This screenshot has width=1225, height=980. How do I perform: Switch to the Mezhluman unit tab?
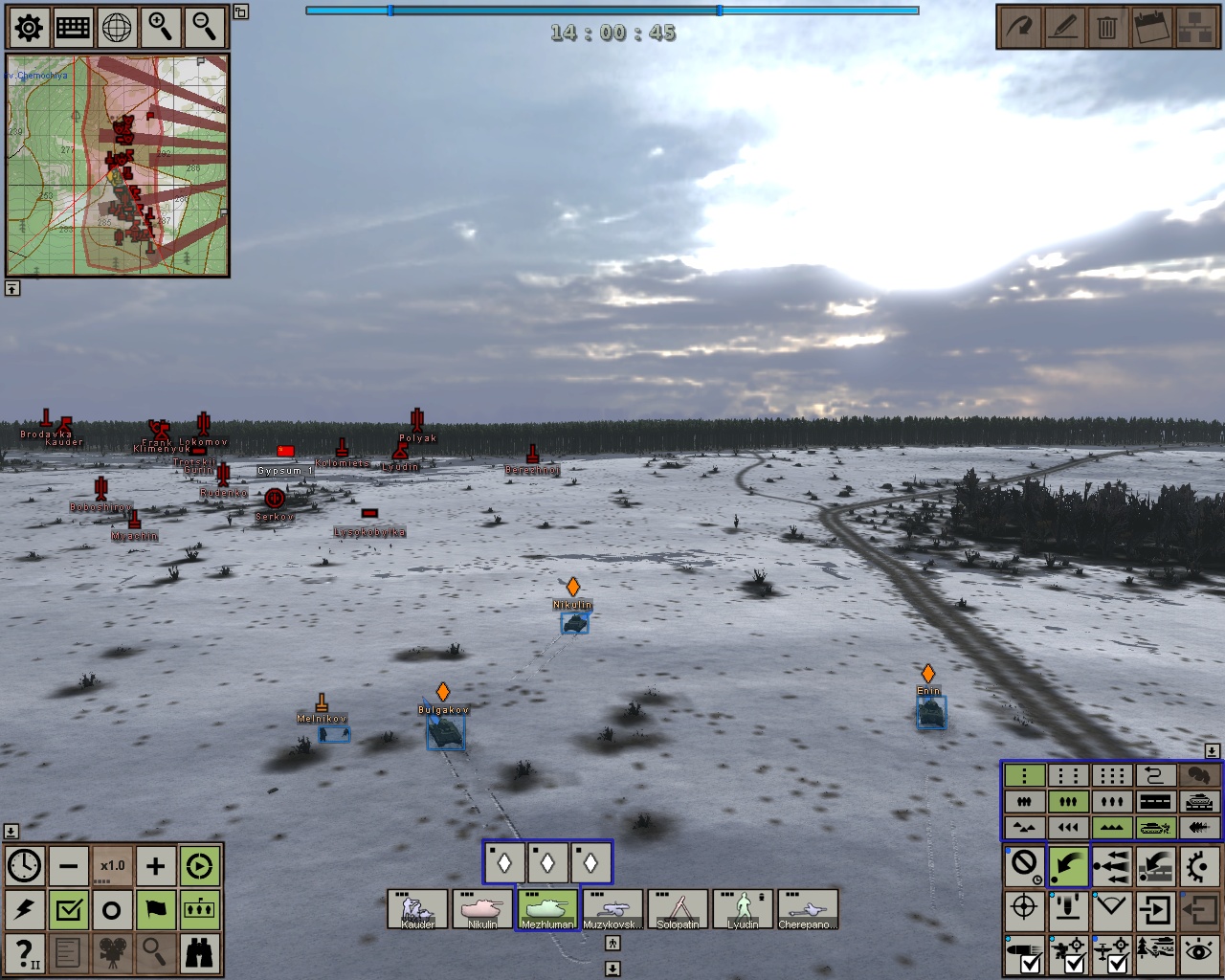546,909
